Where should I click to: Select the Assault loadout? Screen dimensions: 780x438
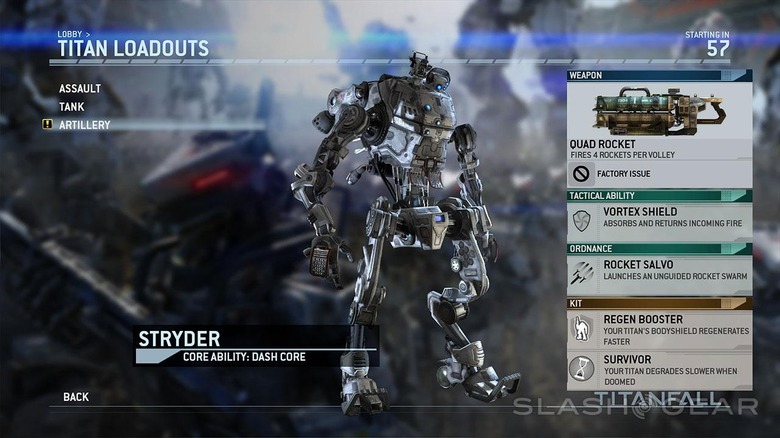click(80, 89)
